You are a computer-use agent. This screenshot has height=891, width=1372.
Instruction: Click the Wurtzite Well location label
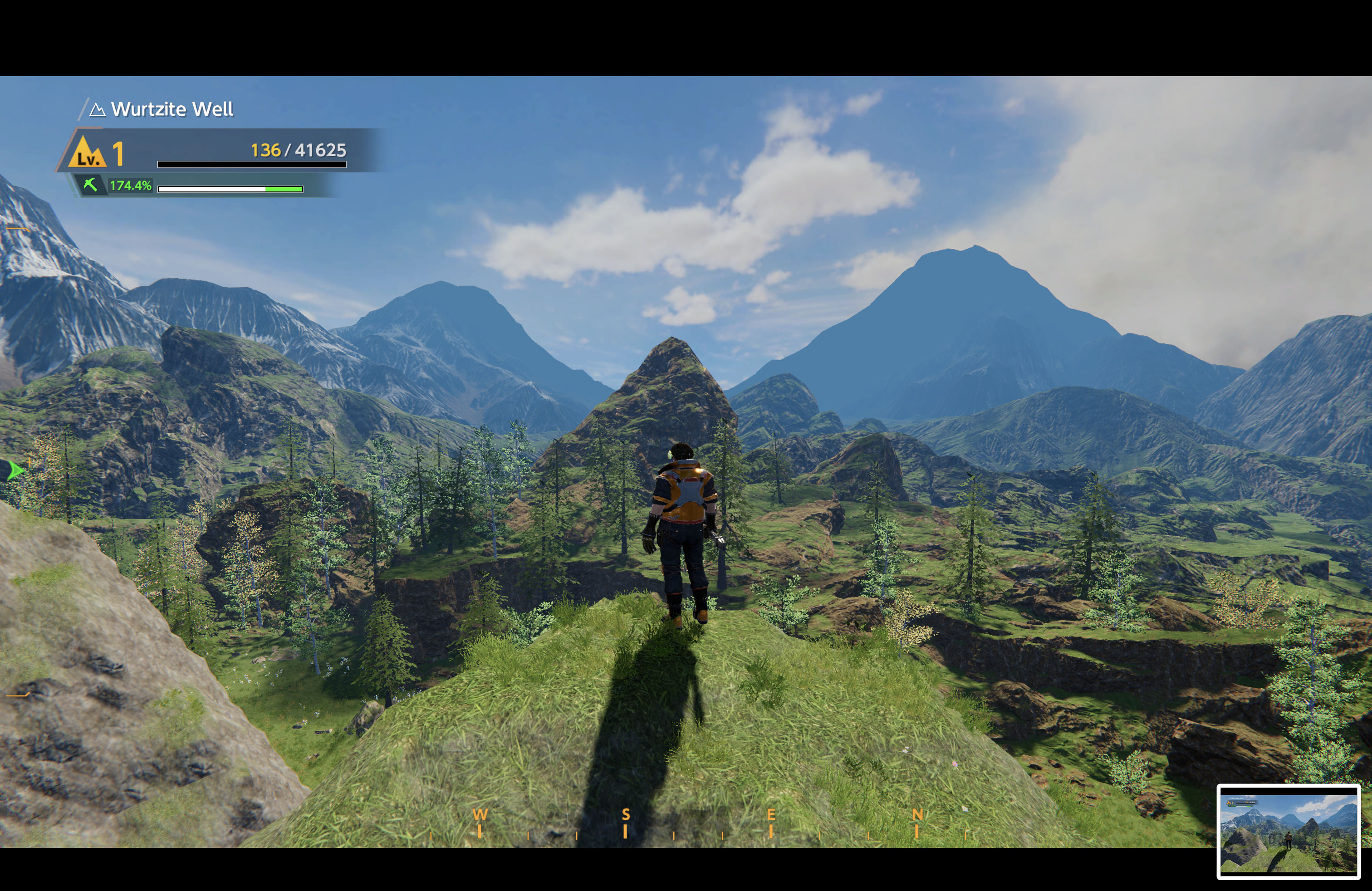(x=172, y=109)
